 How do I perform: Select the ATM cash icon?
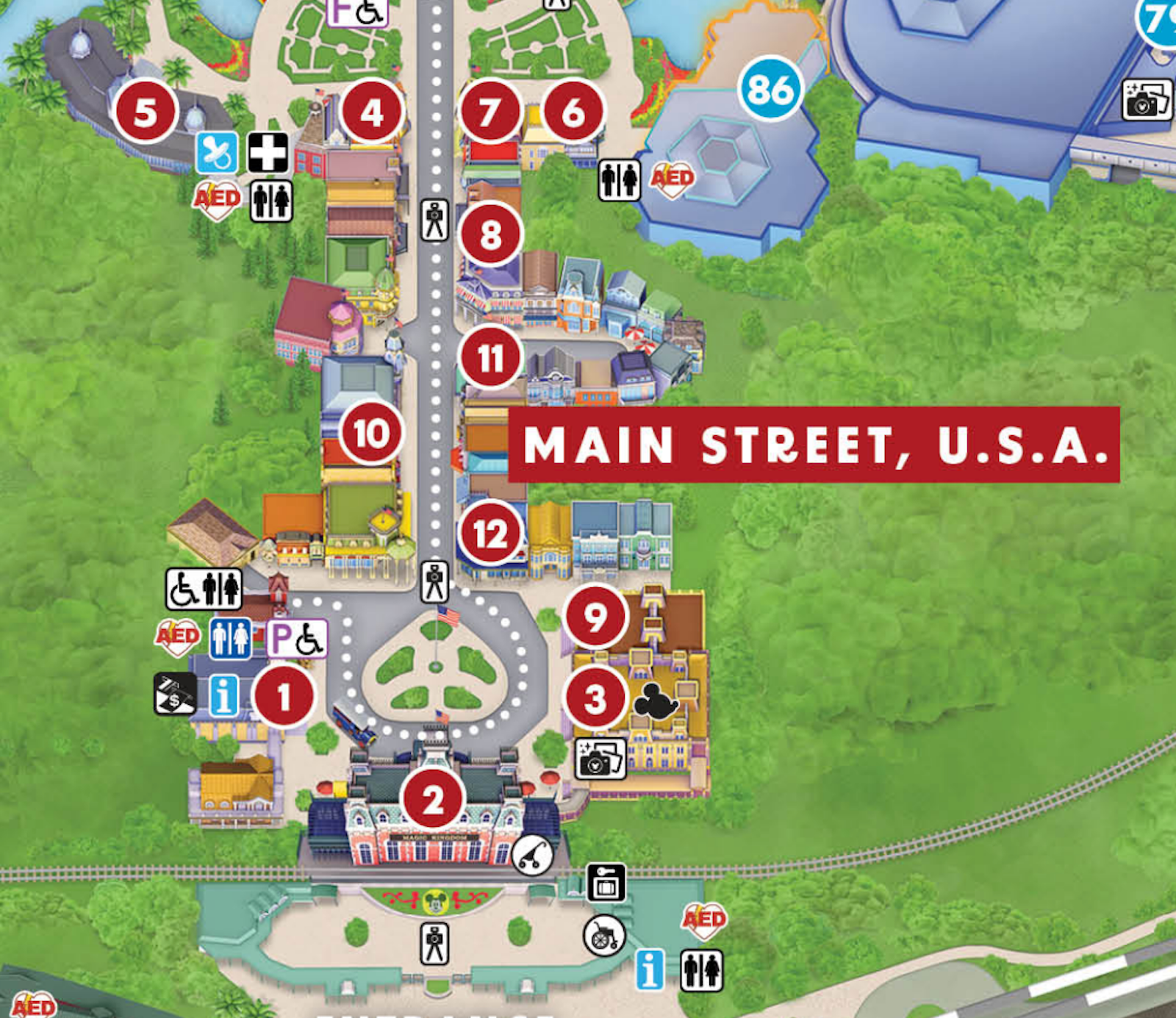(x=175, y=694)
